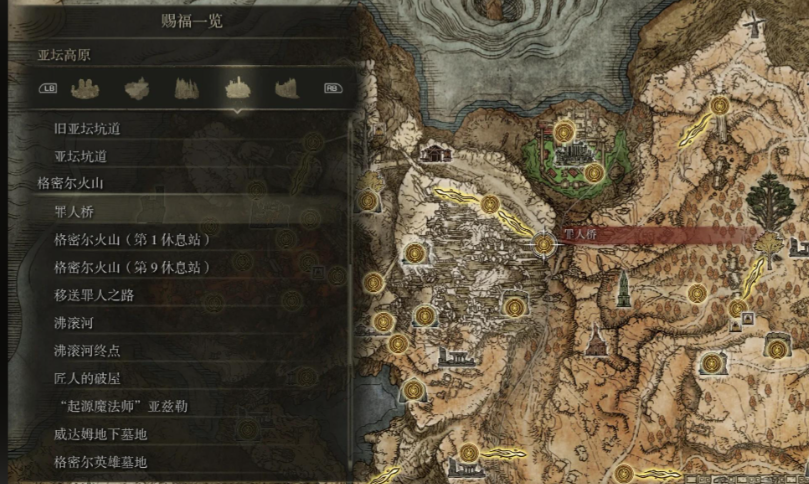Click the selected 亚坛高原 region tab icon
The height and width of the screenshot is (484, 809).
click(236, 89)
